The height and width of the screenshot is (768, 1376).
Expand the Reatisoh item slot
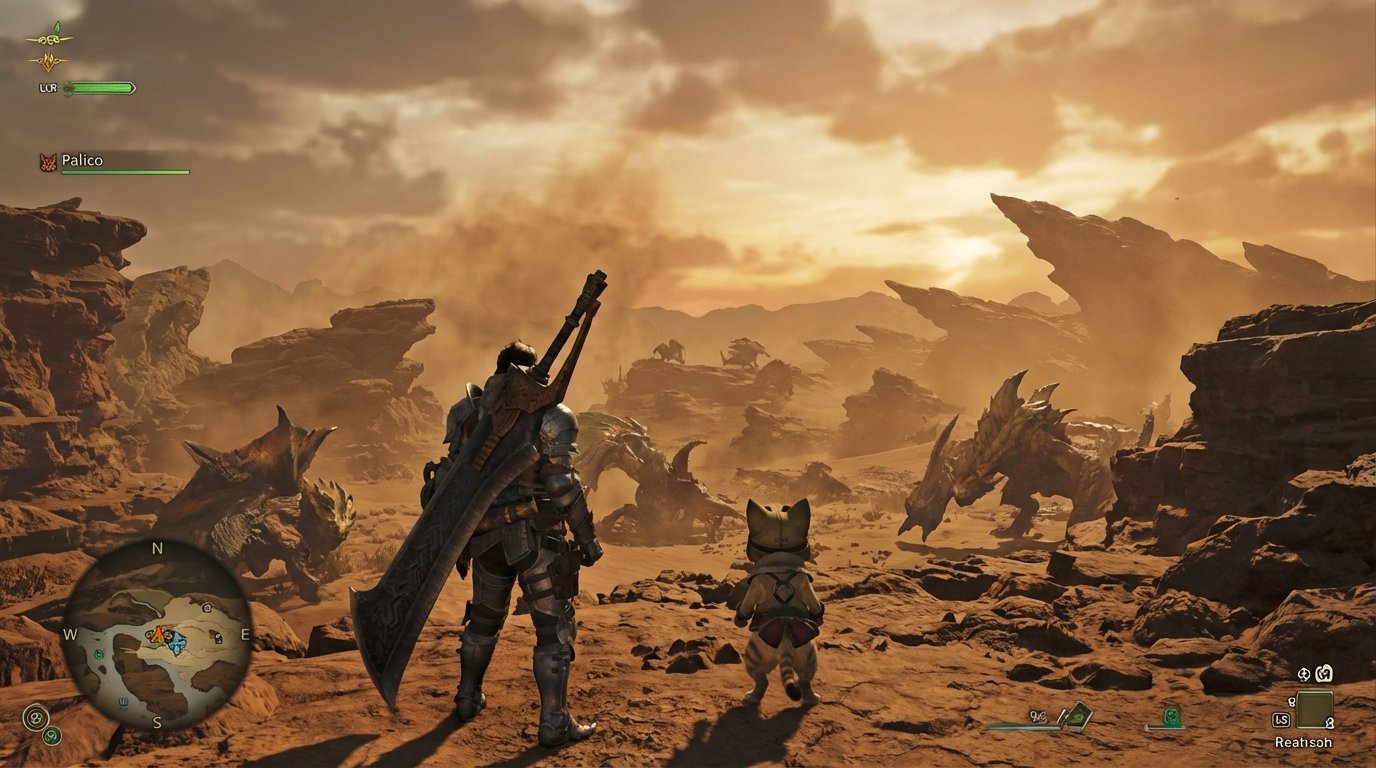[1313, 709]
